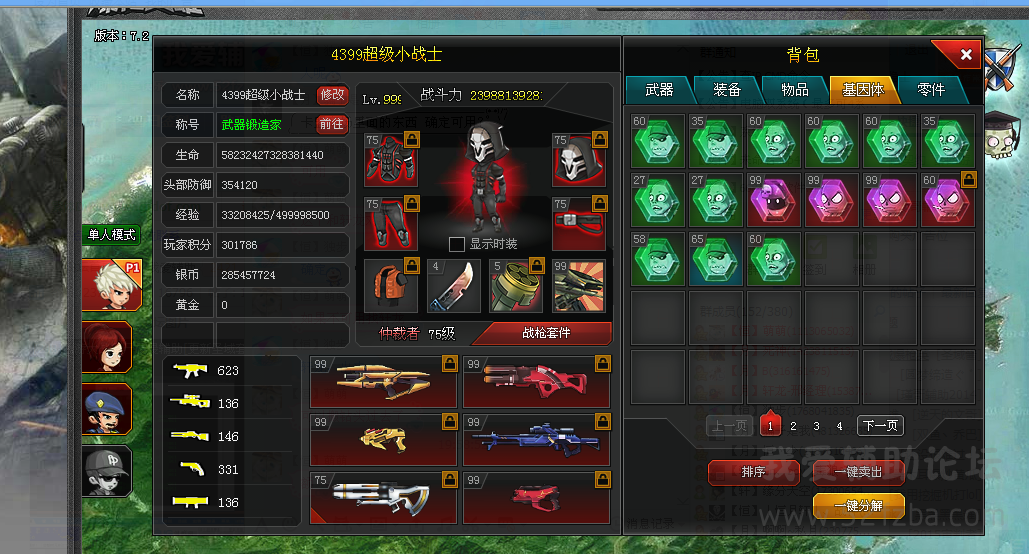The height and width of the screenshot is (554, 1029).
Task: Choose the red-haired girl character portrait
Action: tap(107, 347)
